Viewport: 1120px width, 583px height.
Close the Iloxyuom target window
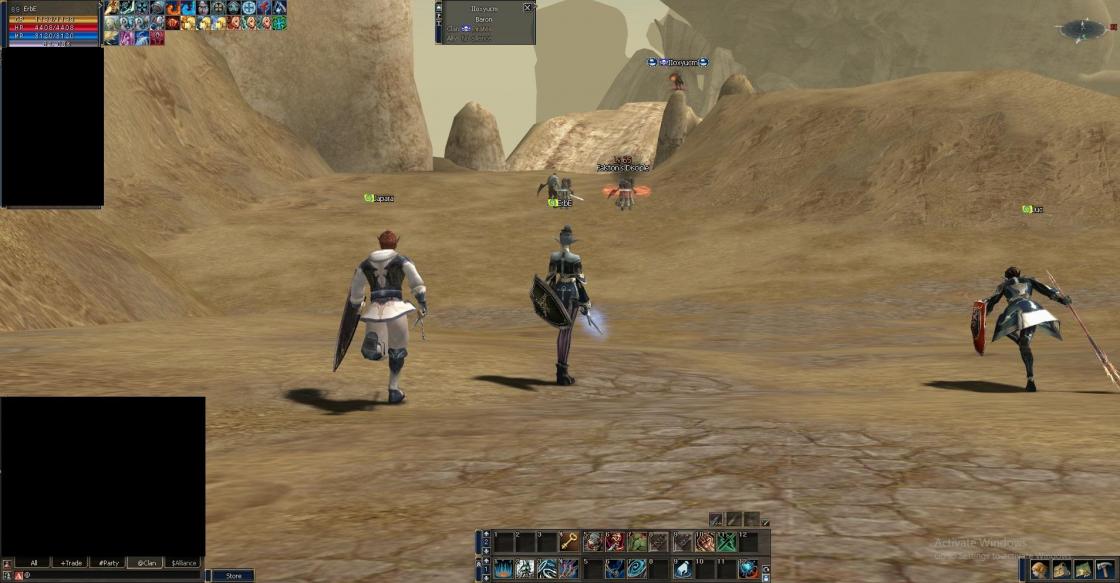pyautogui.click(x=528, y=8)
